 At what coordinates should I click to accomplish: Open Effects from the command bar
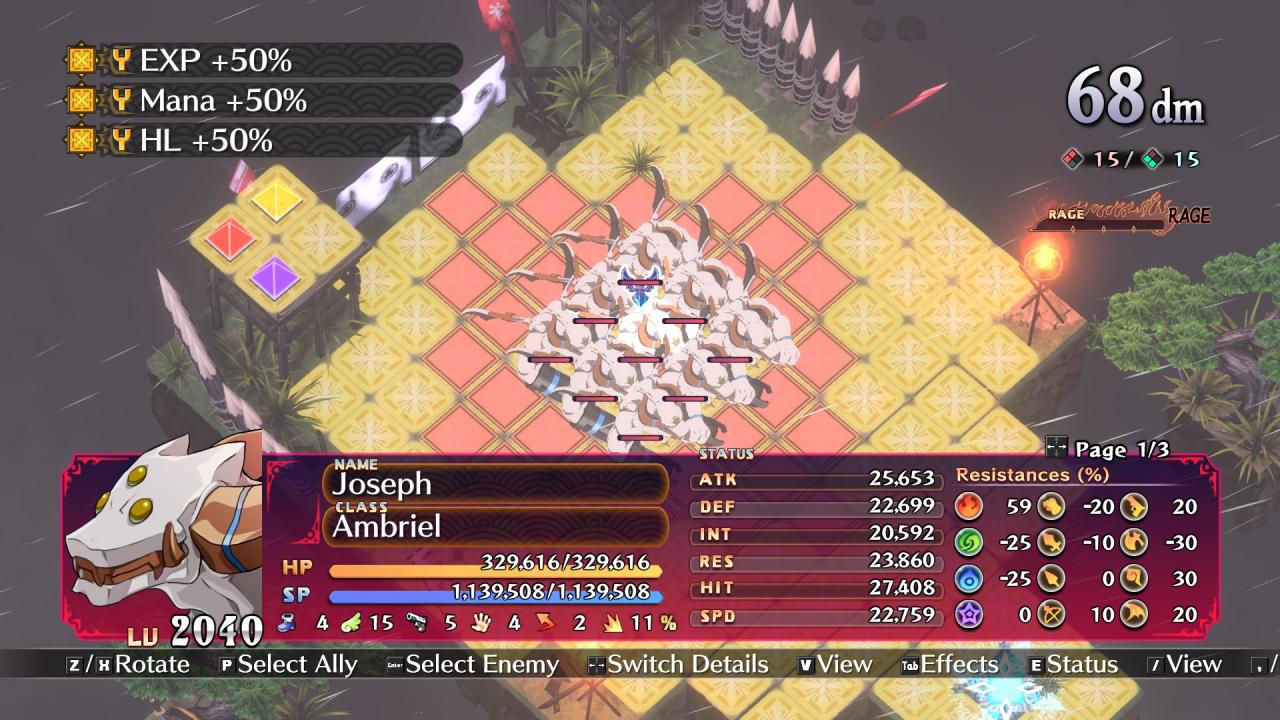pos(949,665)
